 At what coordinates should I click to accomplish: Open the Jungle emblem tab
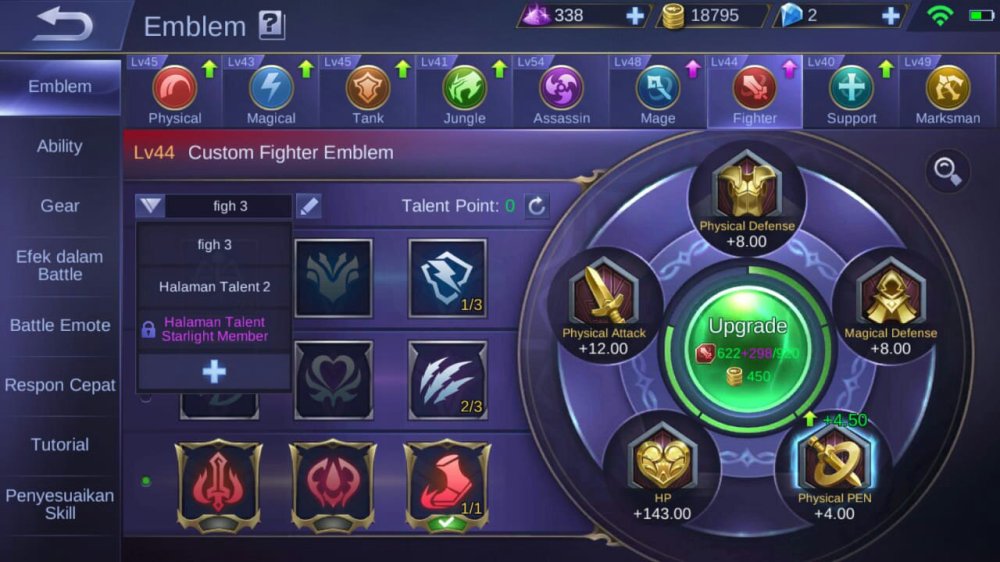click(x=465, y=92)
